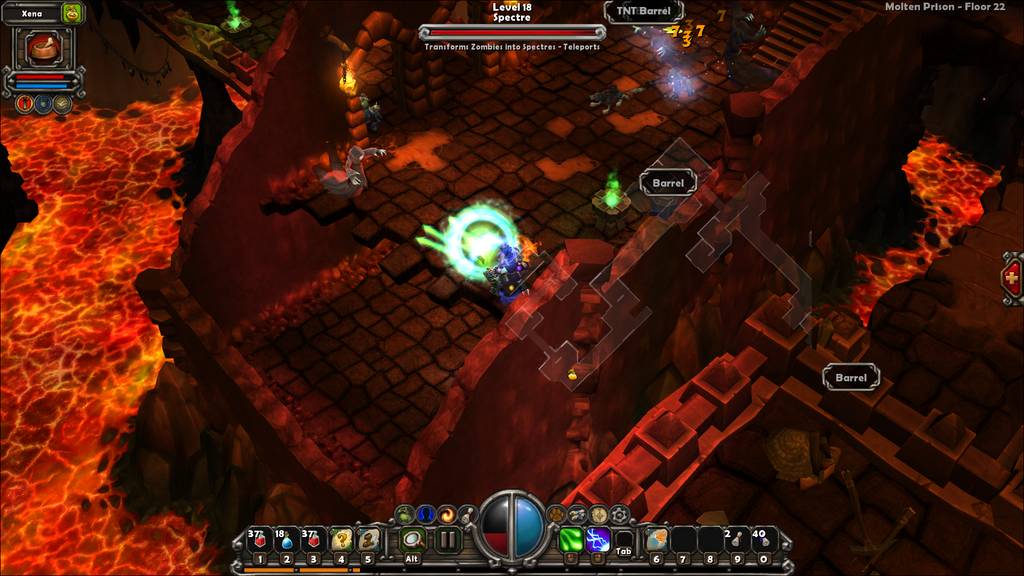Use the question mark scroll in slot 4
Screen dimensions: 1024x576
point(341,540)
